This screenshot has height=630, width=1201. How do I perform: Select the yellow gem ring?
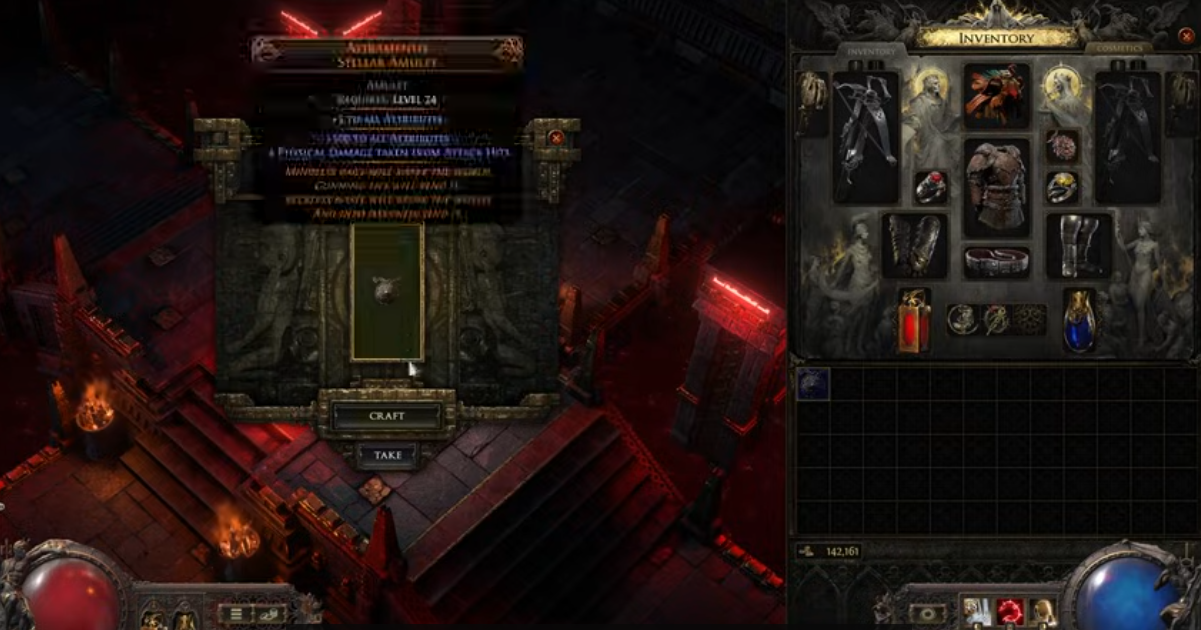click(x=1062, y=187)
